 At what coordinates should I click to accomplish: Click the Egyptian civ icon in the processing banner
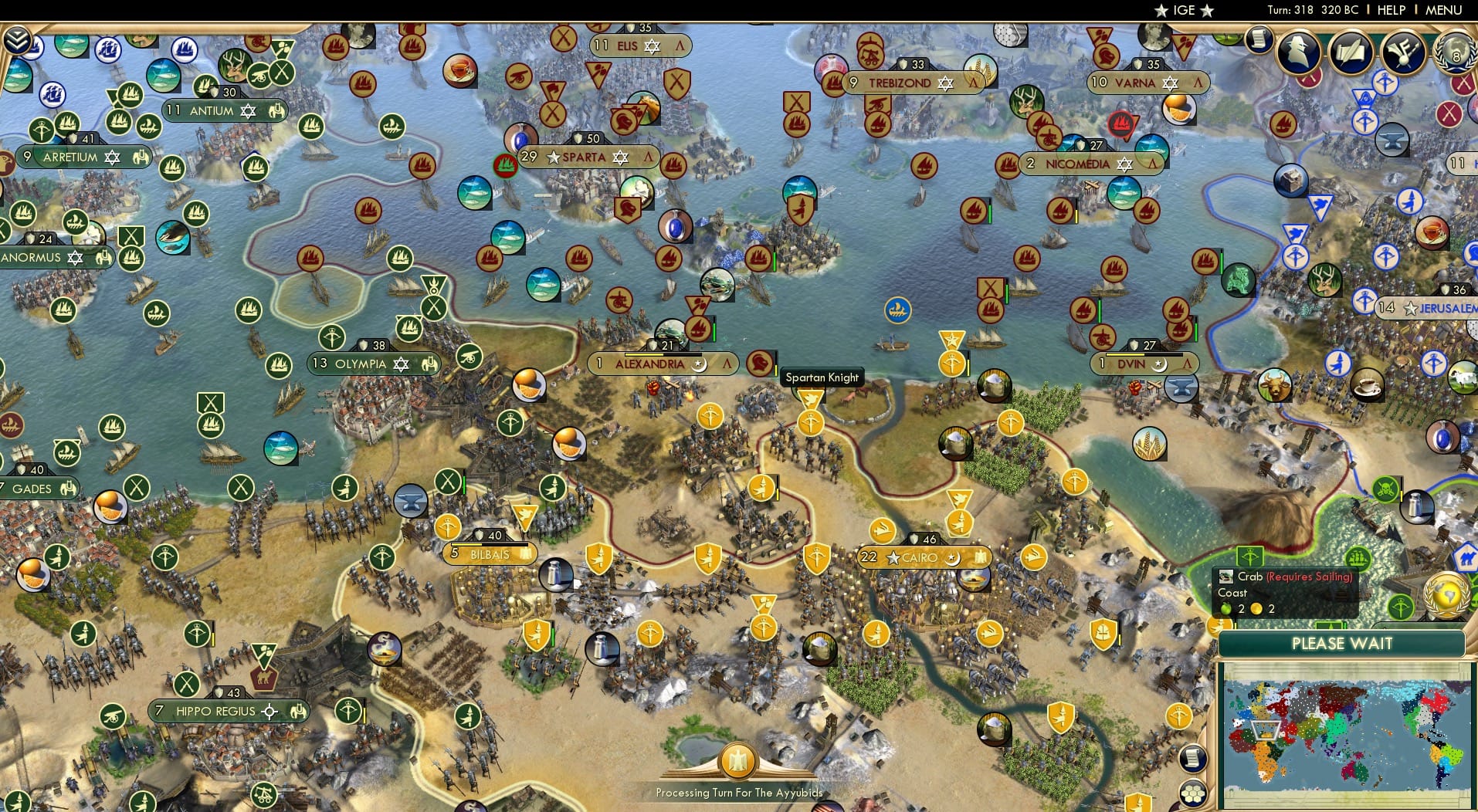pyautogui.click(x=737, y=760)
